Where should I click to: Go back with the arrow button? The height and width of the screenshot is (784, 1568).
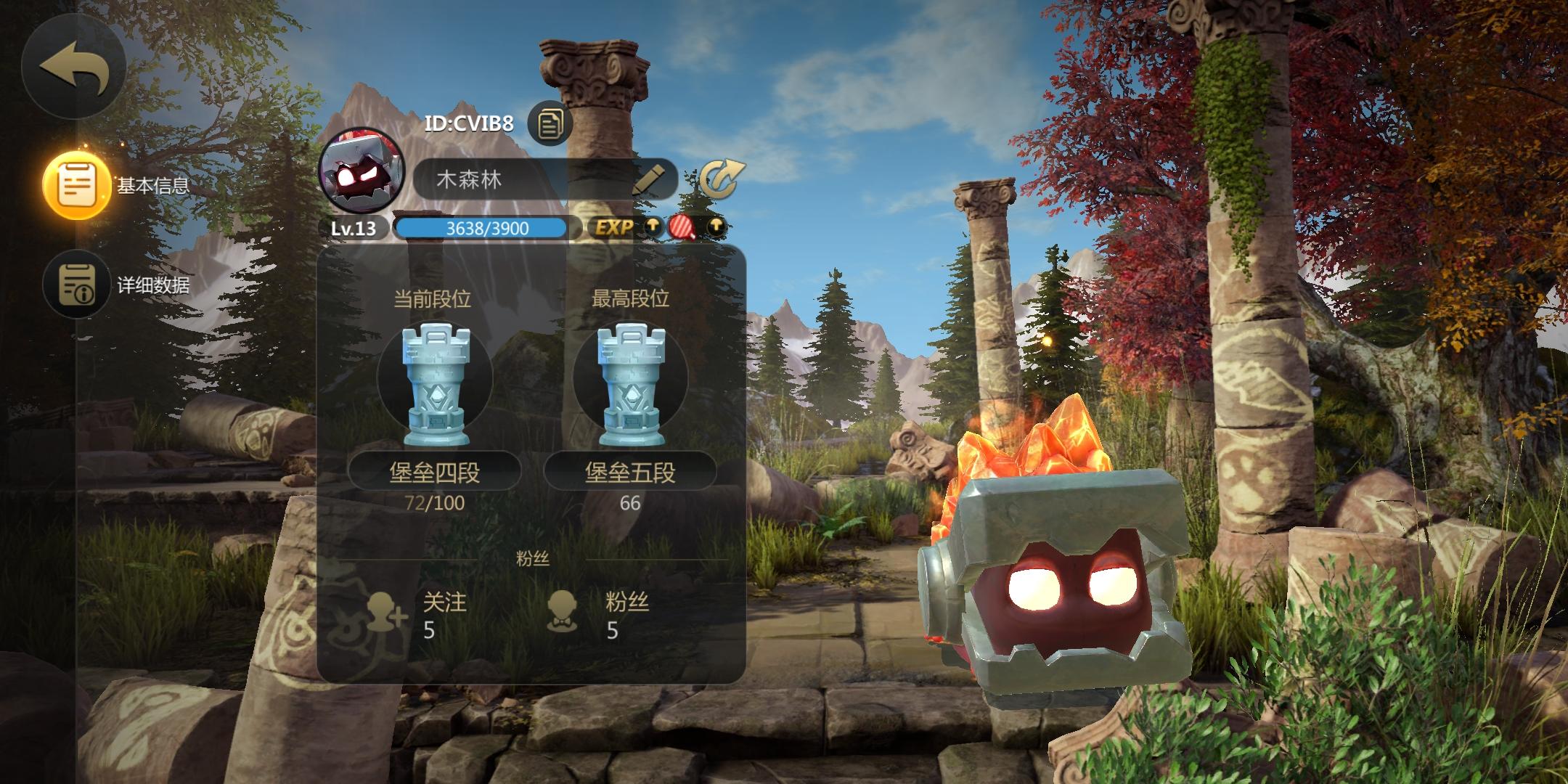(74, 68)
